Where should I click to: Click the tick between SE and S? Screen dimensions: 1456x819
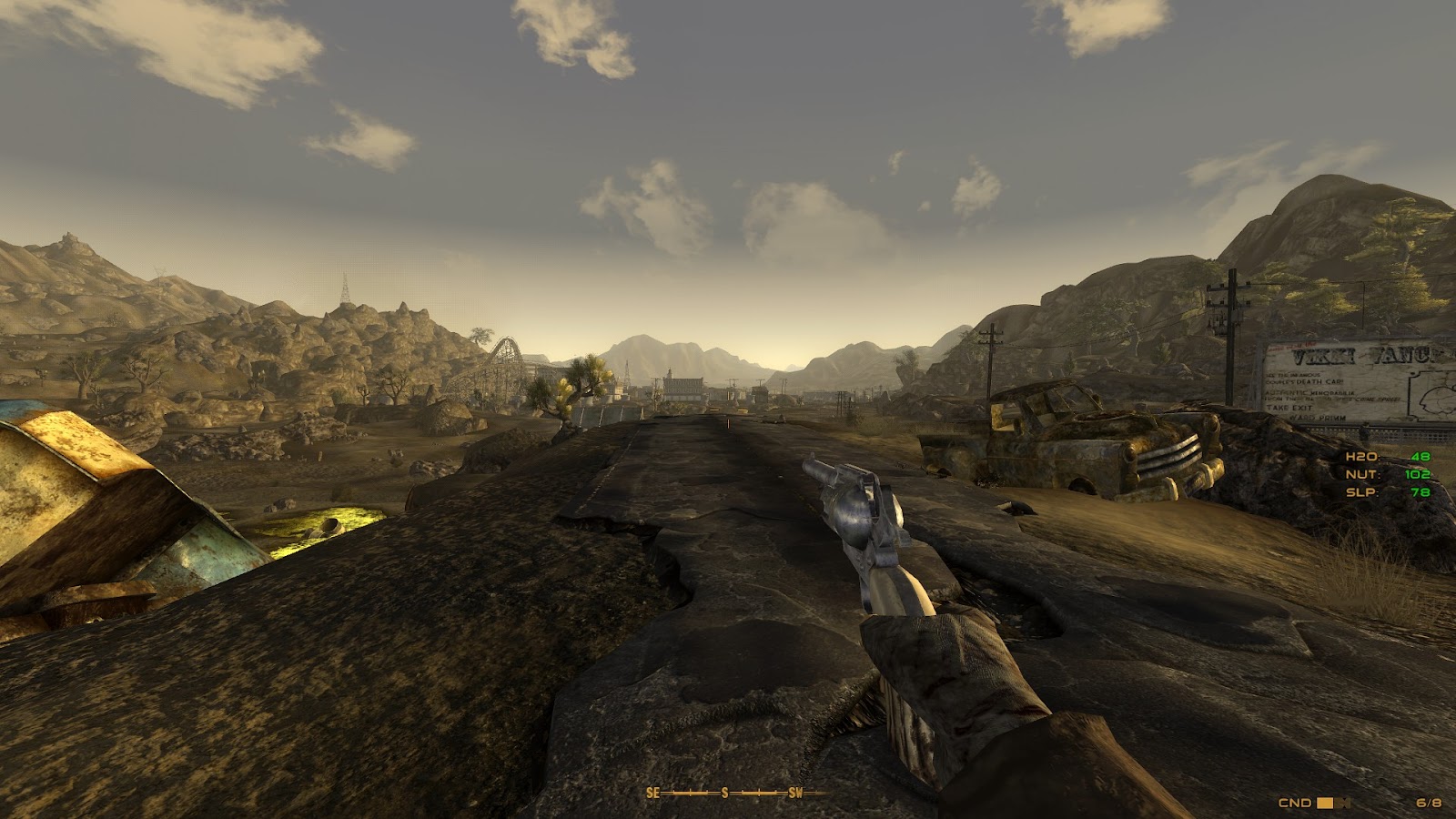(690, 793)
